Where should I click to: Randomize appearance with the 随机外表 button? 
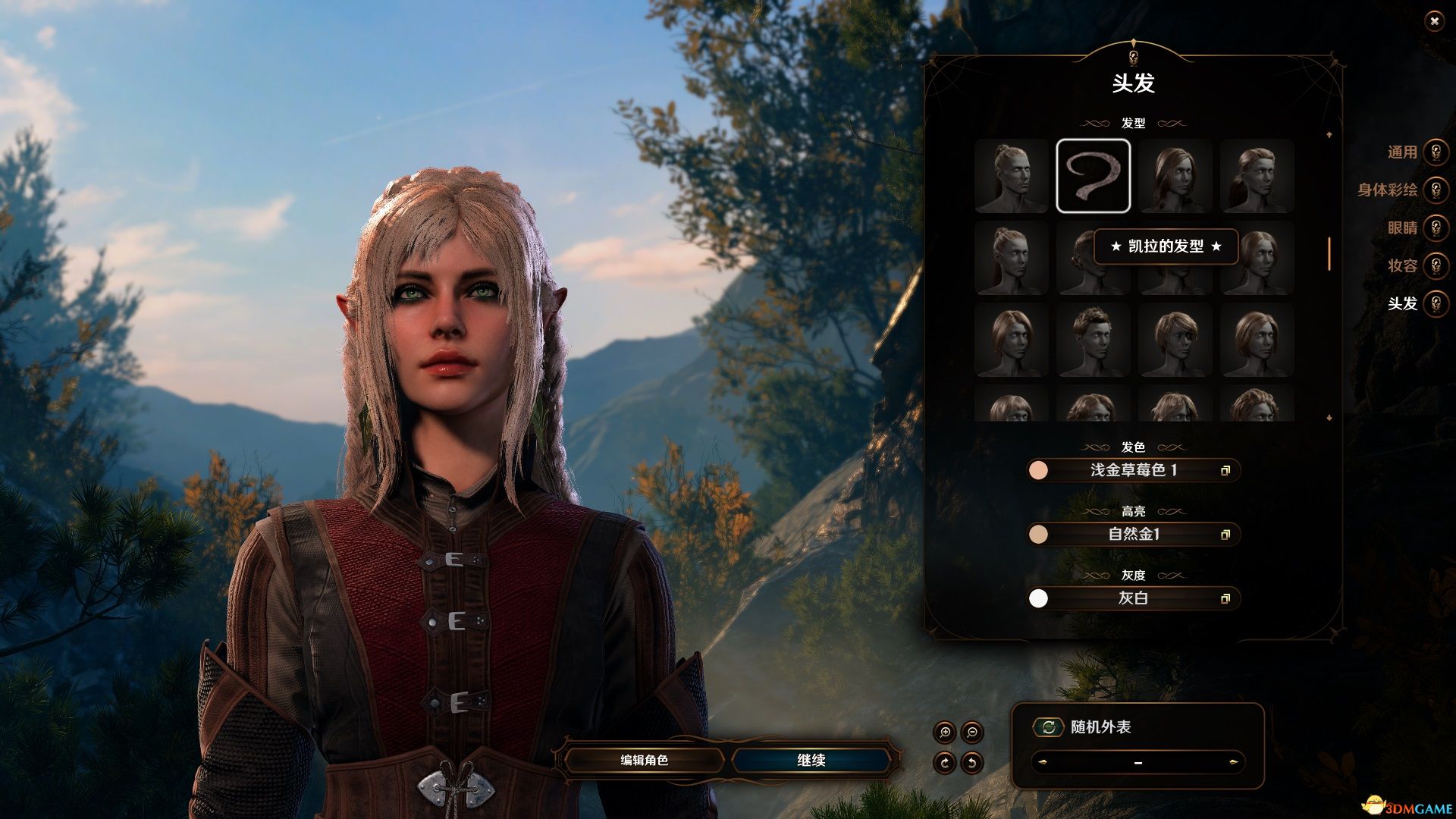point(1048,727)
